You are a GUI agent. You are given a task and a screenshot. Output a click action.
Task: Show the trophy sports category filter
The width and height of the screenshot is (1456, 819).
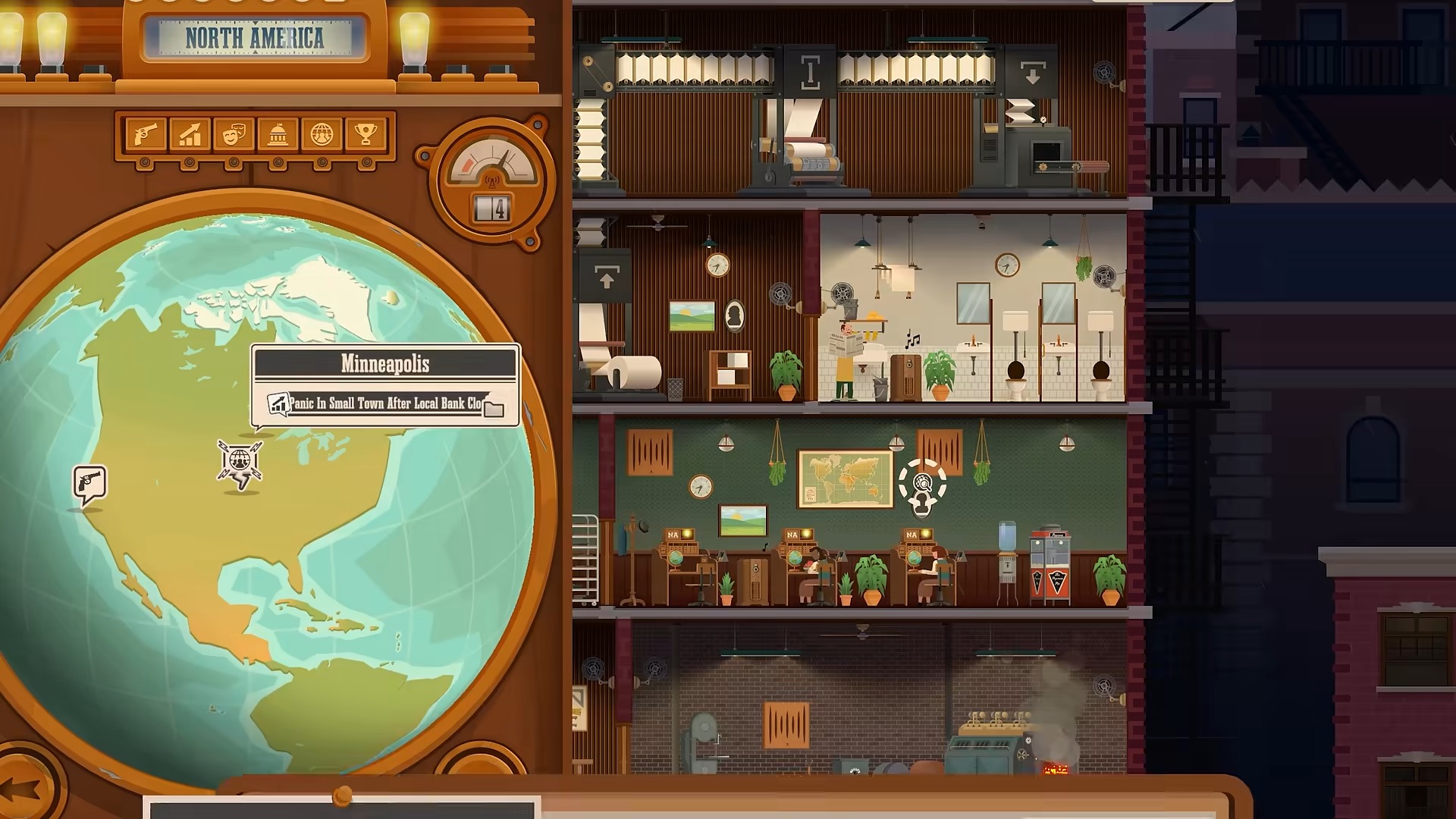click(366, 135)
